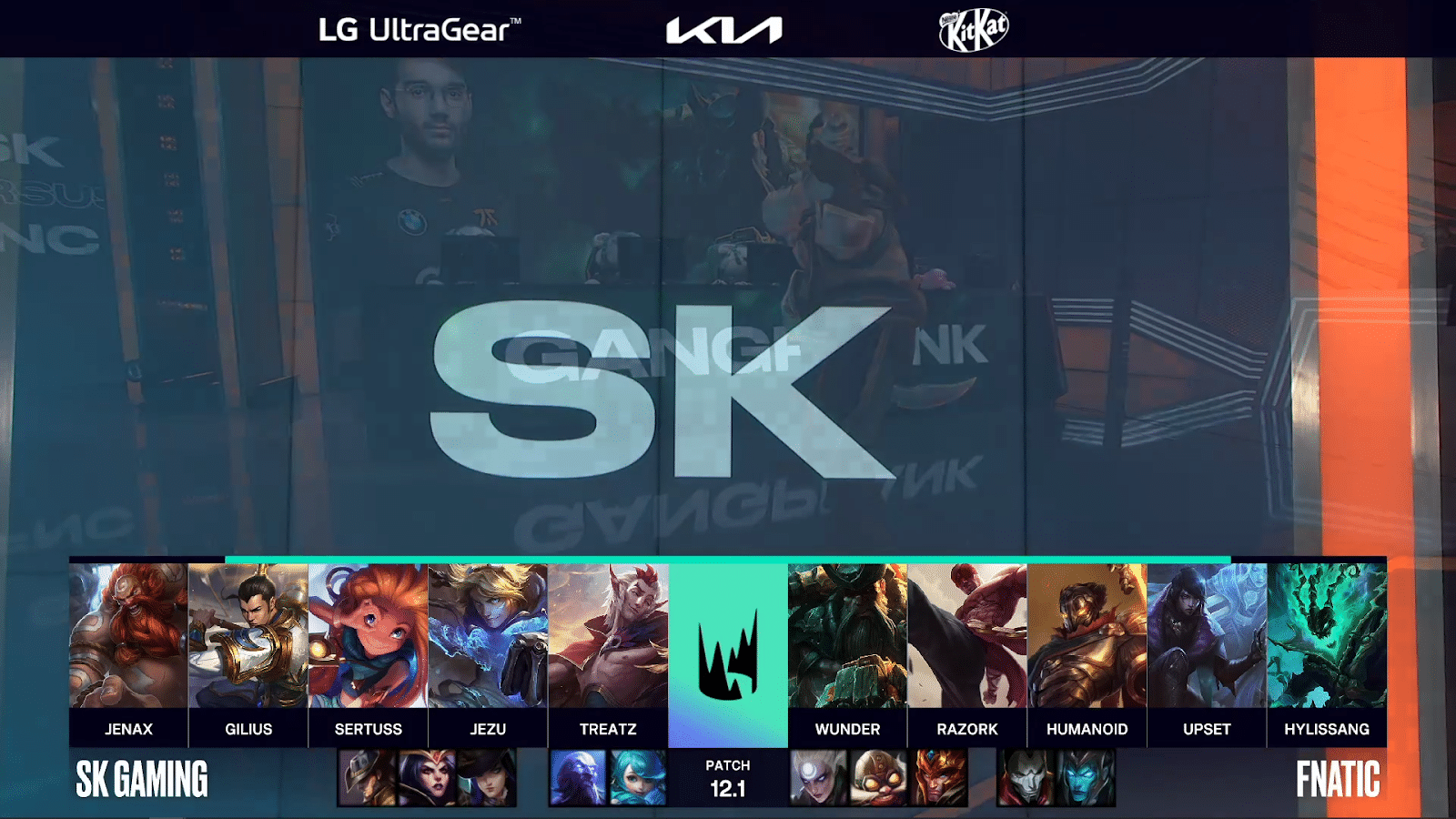Click Humanoid's champion pick portrait
1456x819 pixels.
coord(1087,635)
